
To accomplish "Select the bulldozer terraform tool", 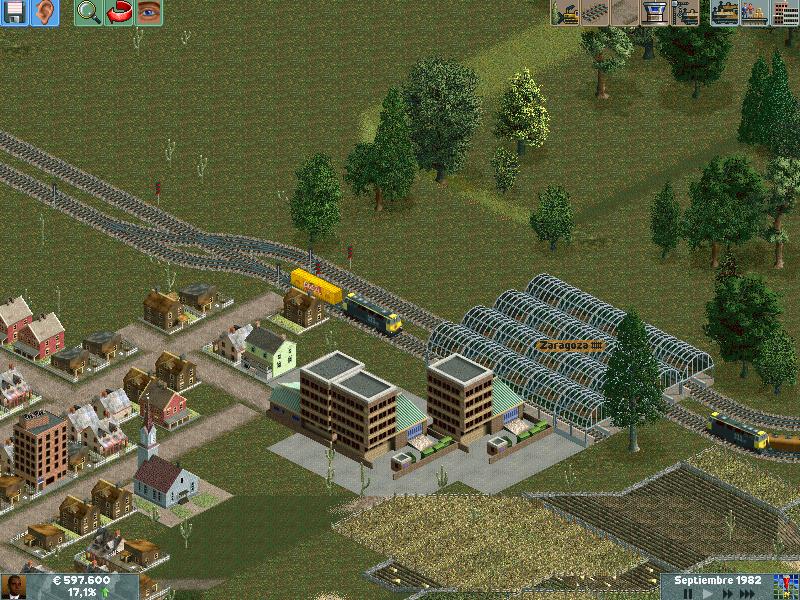I will [x=567, y=12].
